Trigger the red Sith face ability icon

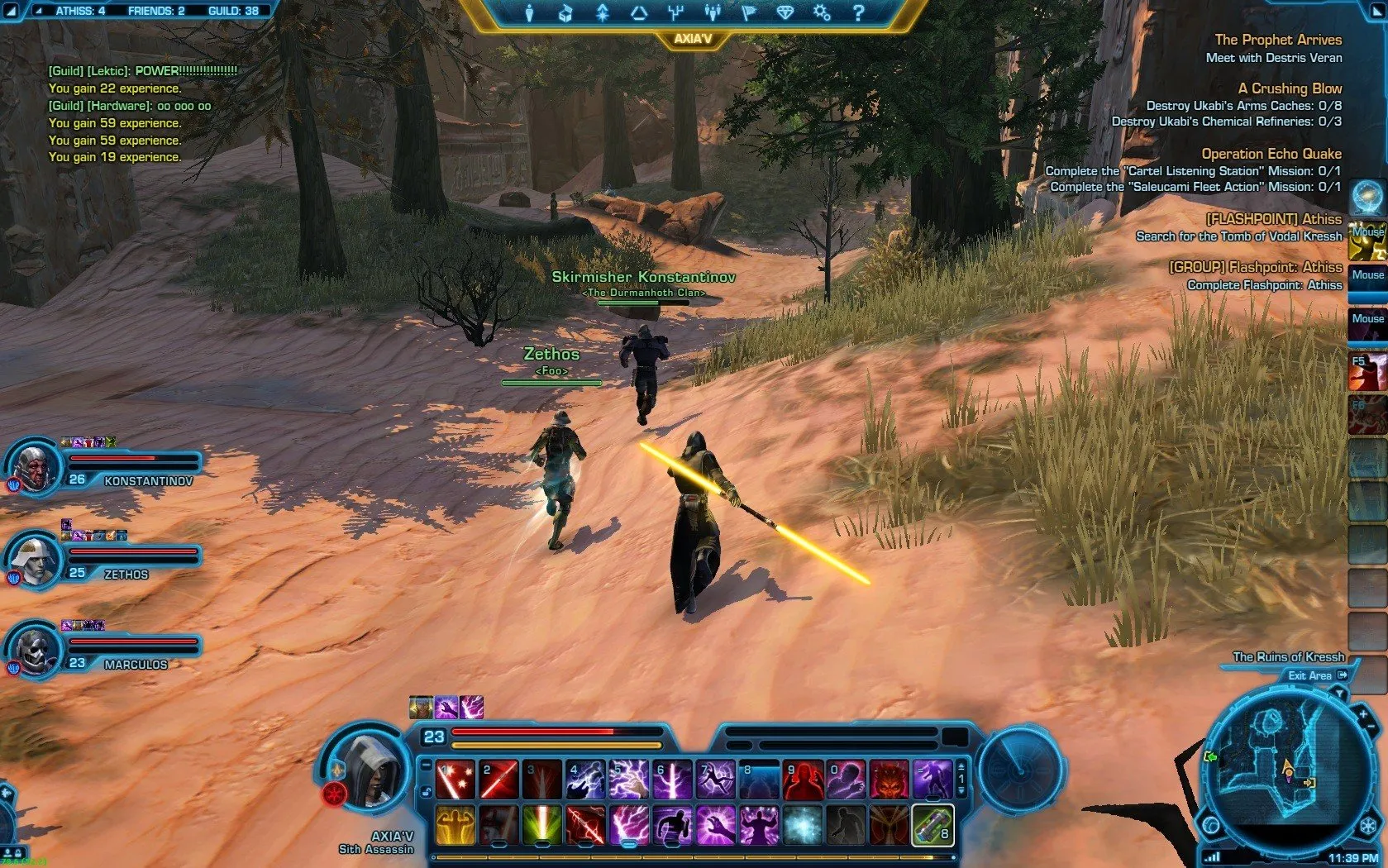click(889, 780)
